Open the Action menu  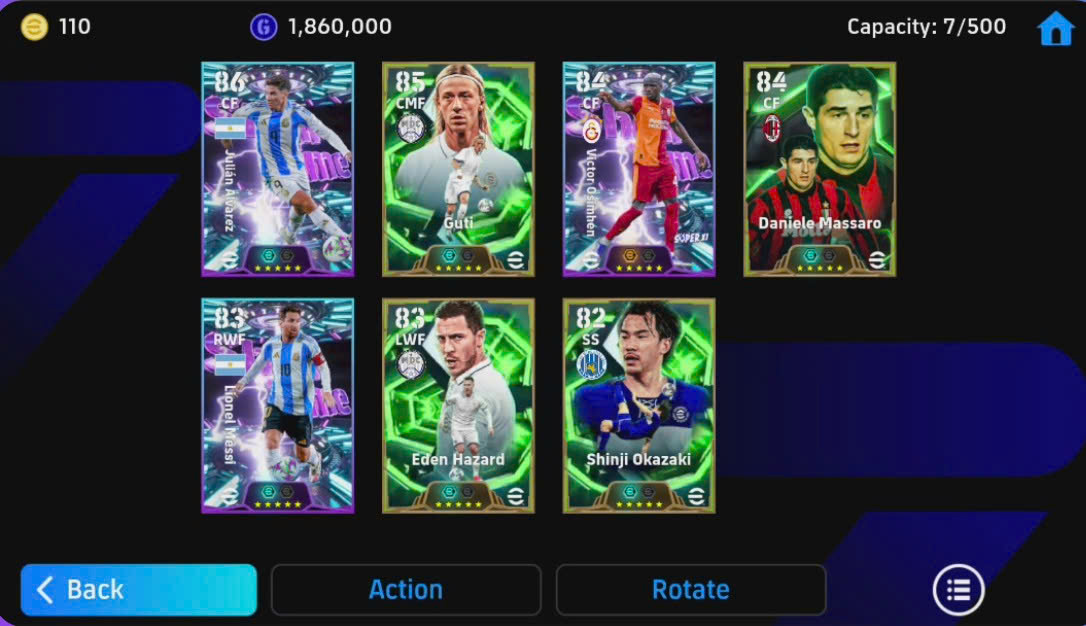point(406,590)
